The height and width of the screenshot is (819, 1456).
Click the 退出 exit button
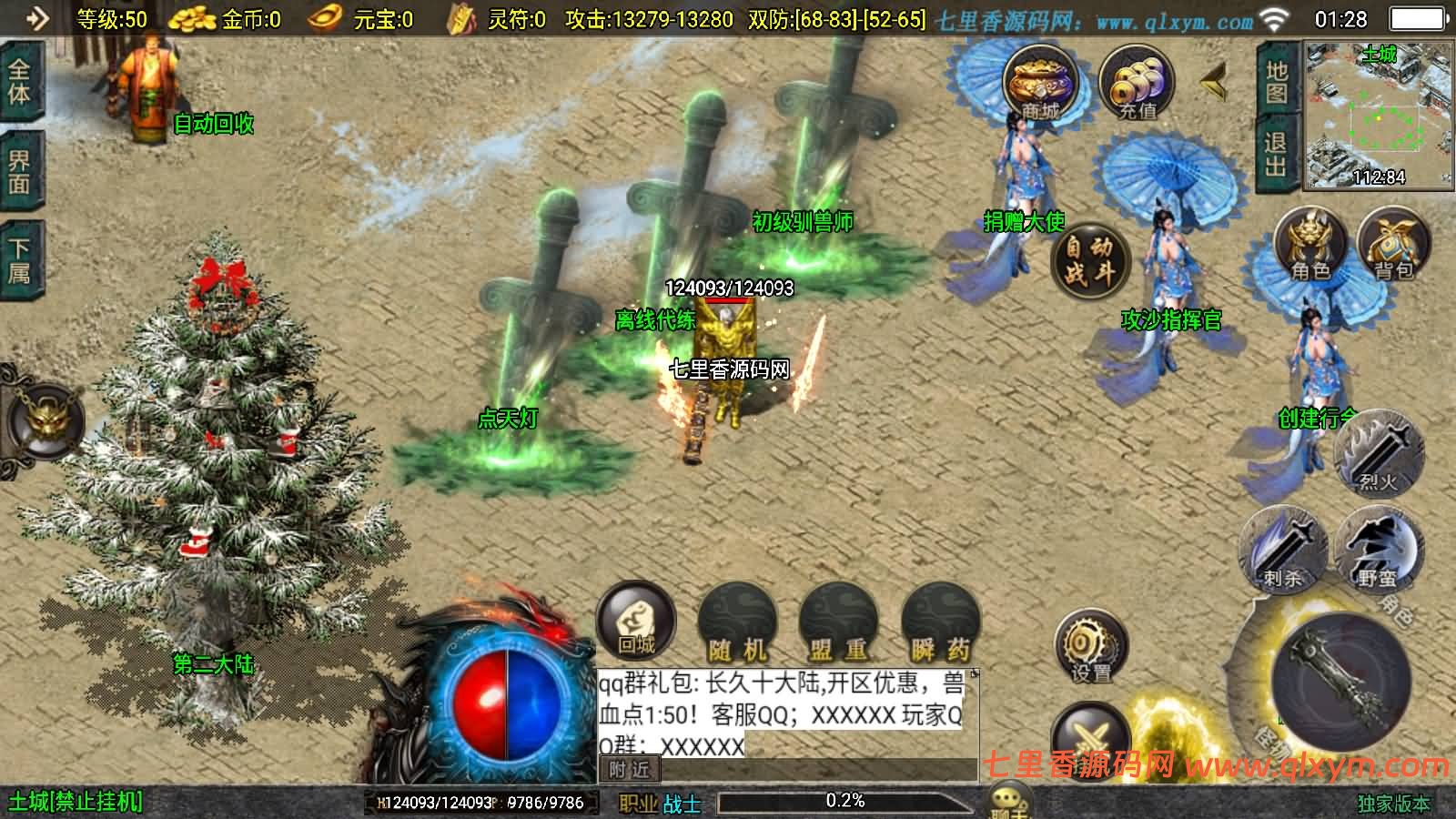[x=1276, y=154]
